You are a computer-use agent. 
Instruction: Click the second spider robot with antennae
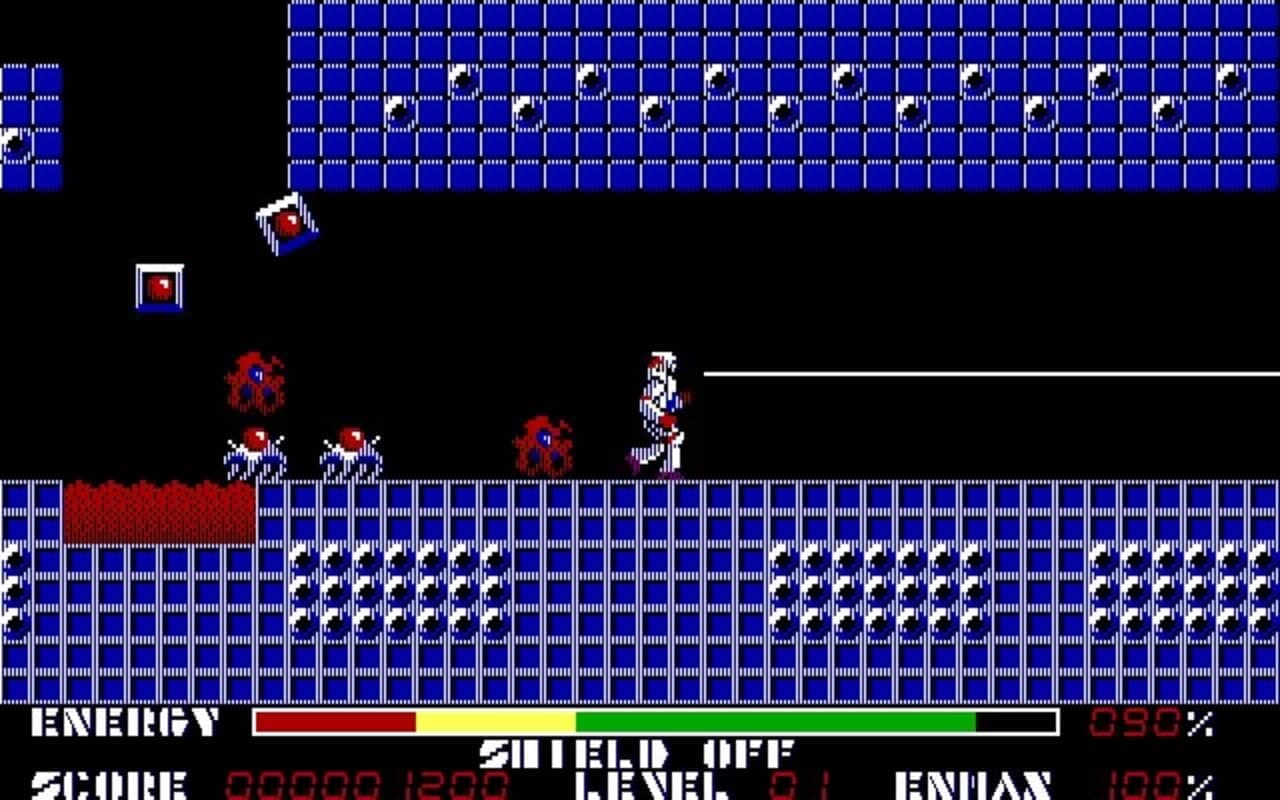pyautogui.click(x=352, y=448)
